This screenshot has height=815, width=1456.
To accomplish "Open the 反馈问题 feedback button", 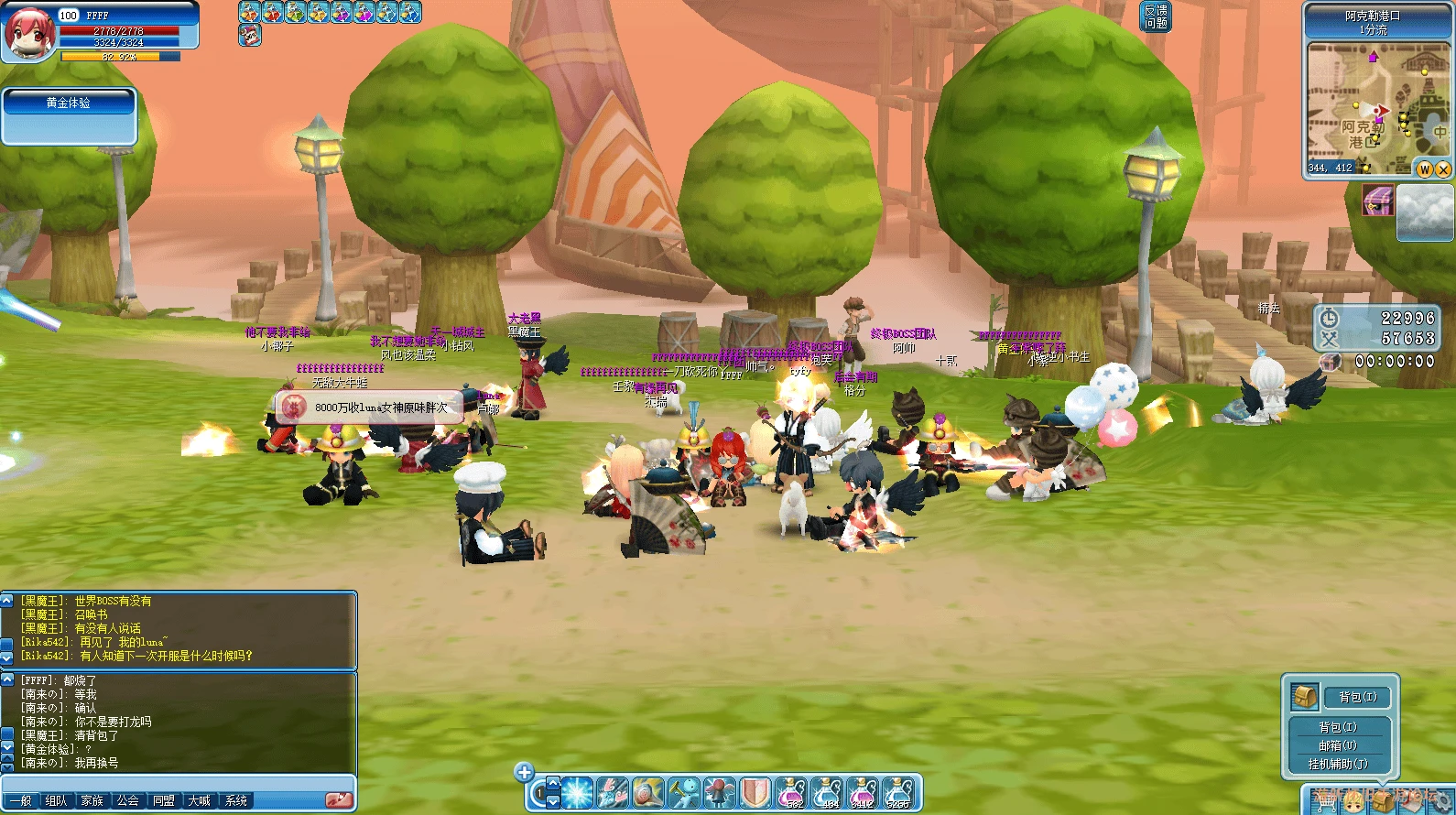I will tap(1156, 16).
